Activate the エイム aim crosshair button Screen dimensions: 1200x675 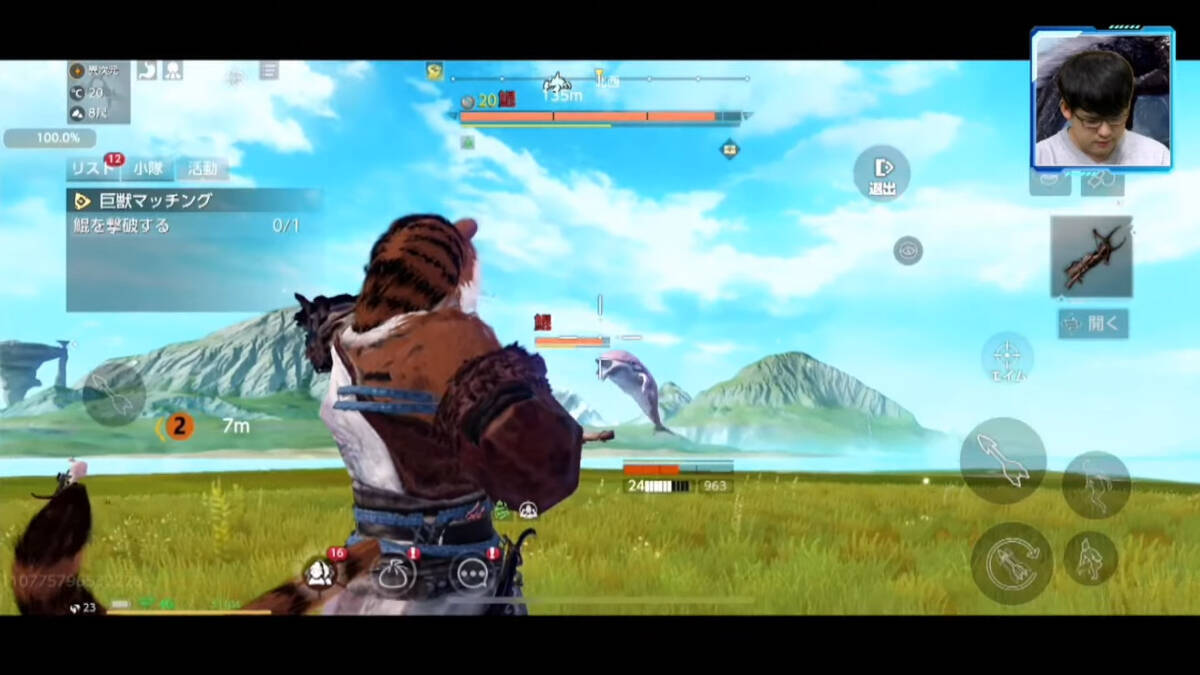pos(1007,358)
